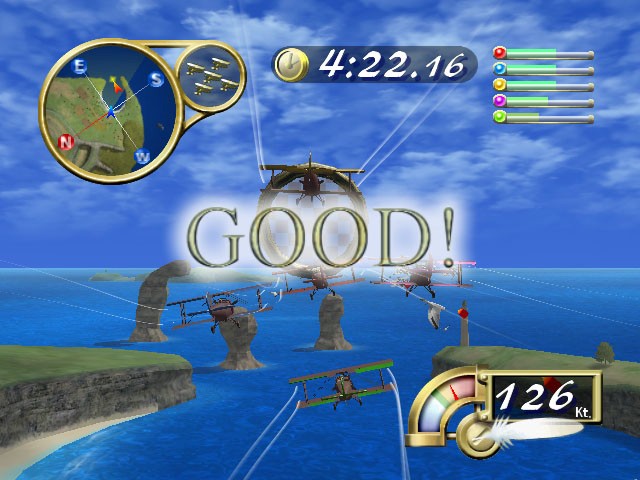Click the circular minimap
640x480 pixels.
(108, 110)
